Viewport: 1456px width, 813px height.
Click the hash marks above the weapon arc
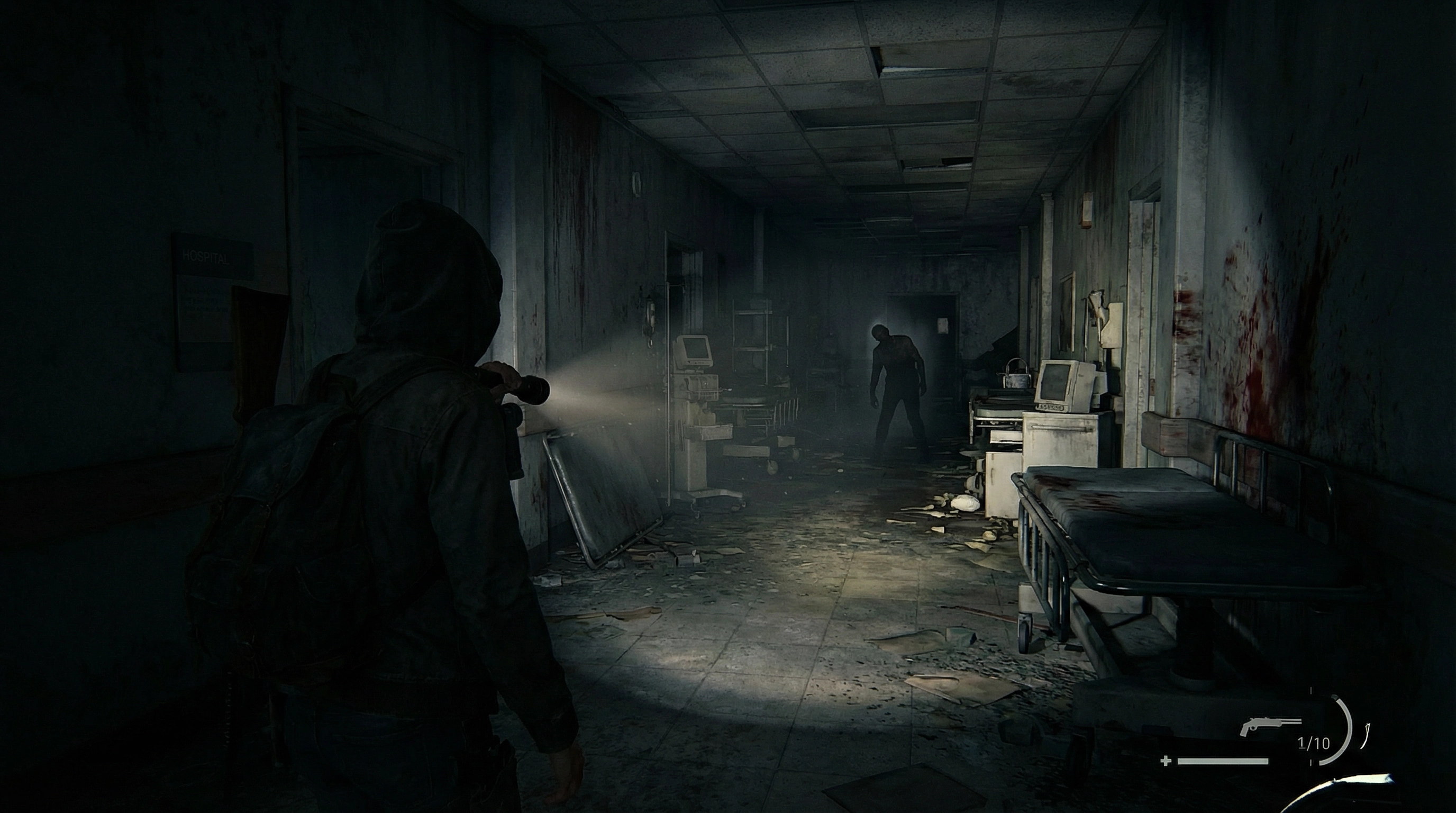(x=1312, y=690)
